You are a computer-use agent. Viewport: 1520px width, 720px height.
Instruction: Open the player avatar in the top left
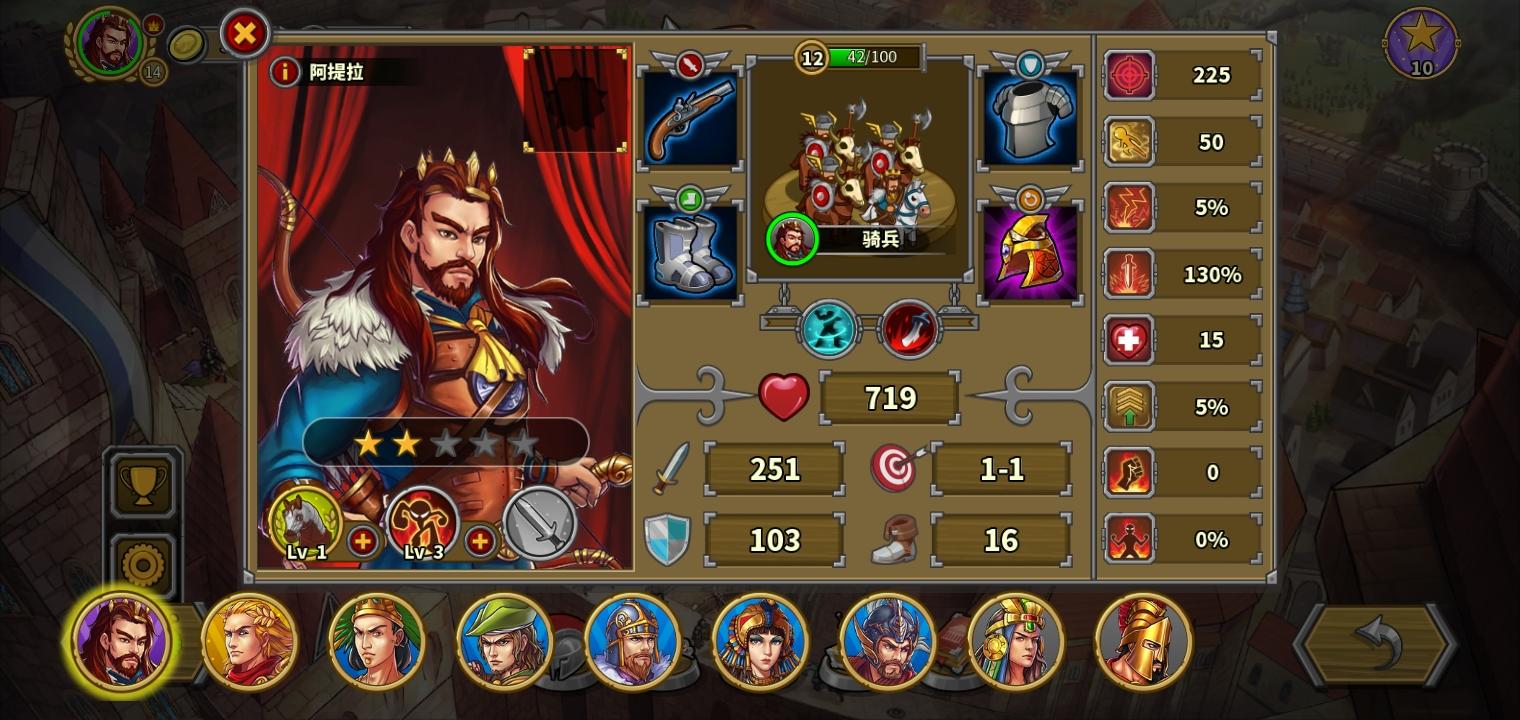110,44
